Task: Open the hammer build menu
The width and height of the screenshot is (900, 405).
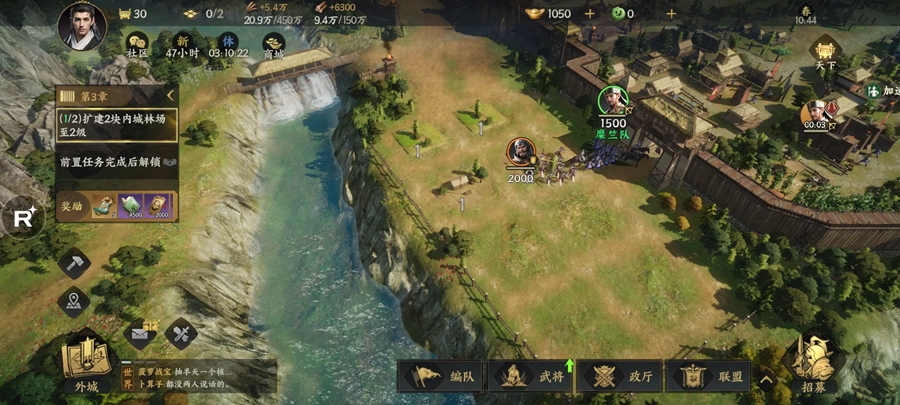Action: click(x=74, y=263)
